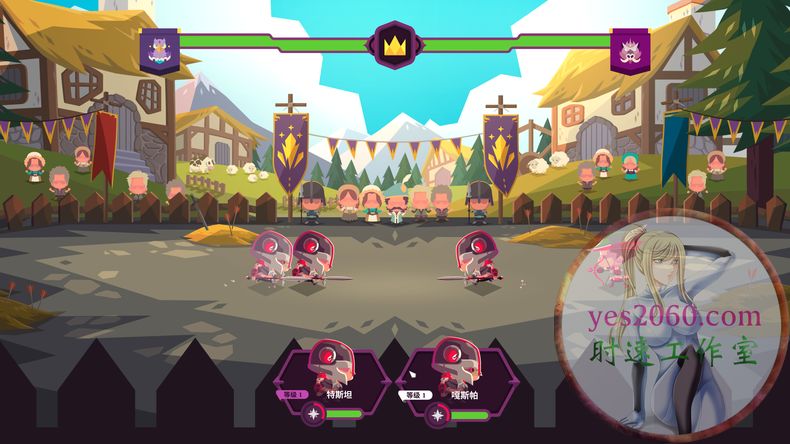Click the owl team banner
Image resolution: width=790 pixels, height=444 pixels.
point(159,48)
